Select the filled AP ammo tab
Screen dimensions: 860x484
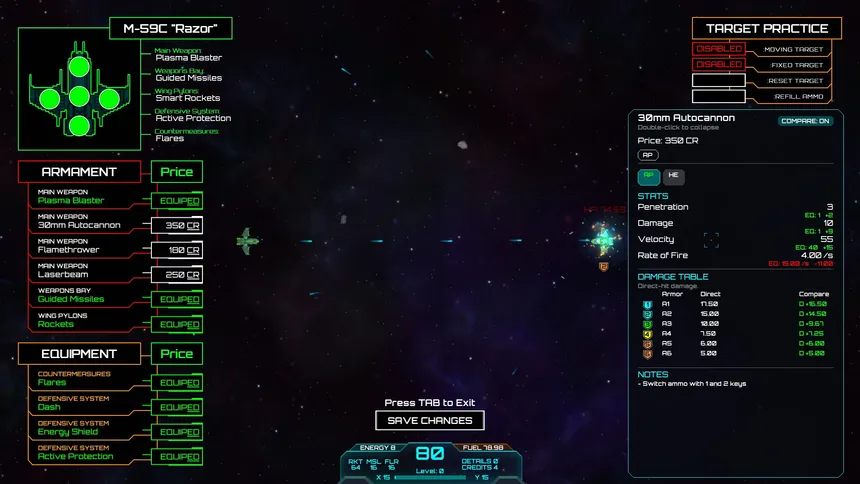pyautogui.click(x=648, y=176)
